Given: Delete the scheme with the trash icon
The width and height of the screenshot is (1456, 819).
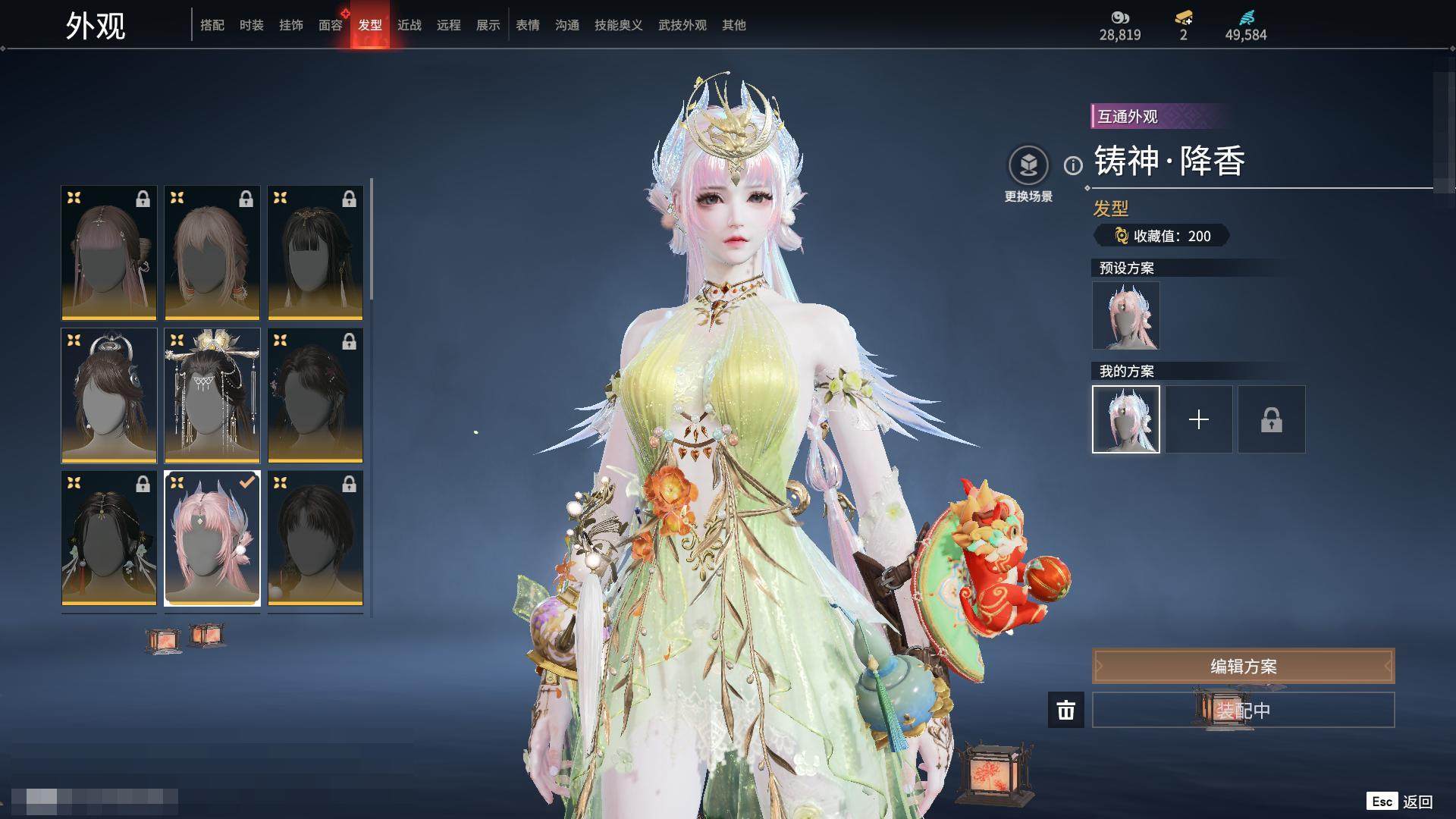Looking at the screenshot, I should (1066, 711).
